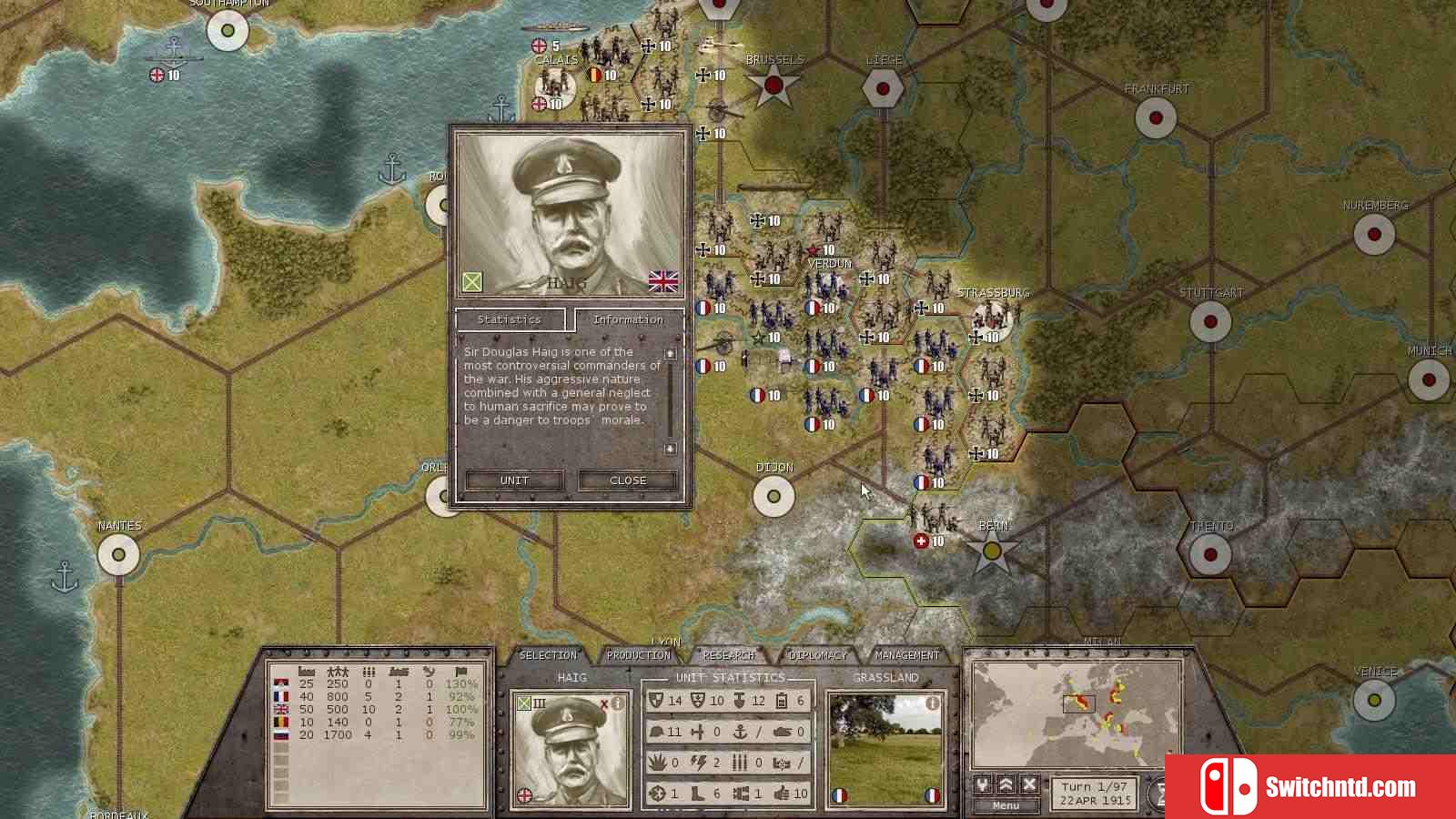Select the Selection tab
1456x819 pixels.
click(x=548, y=655)
